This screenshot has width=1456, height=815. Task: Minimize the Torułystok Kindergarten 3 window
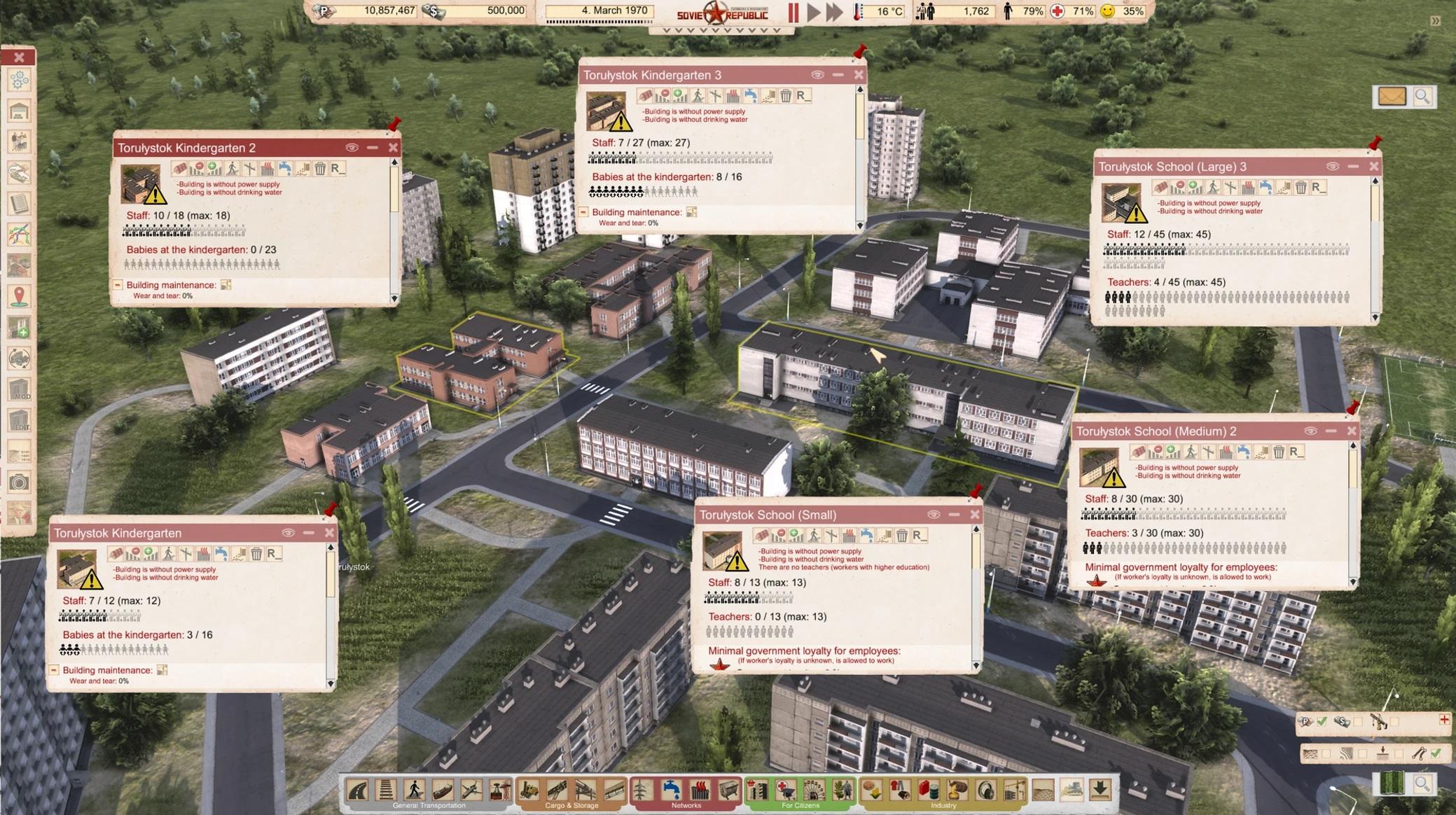coord(838,75)
